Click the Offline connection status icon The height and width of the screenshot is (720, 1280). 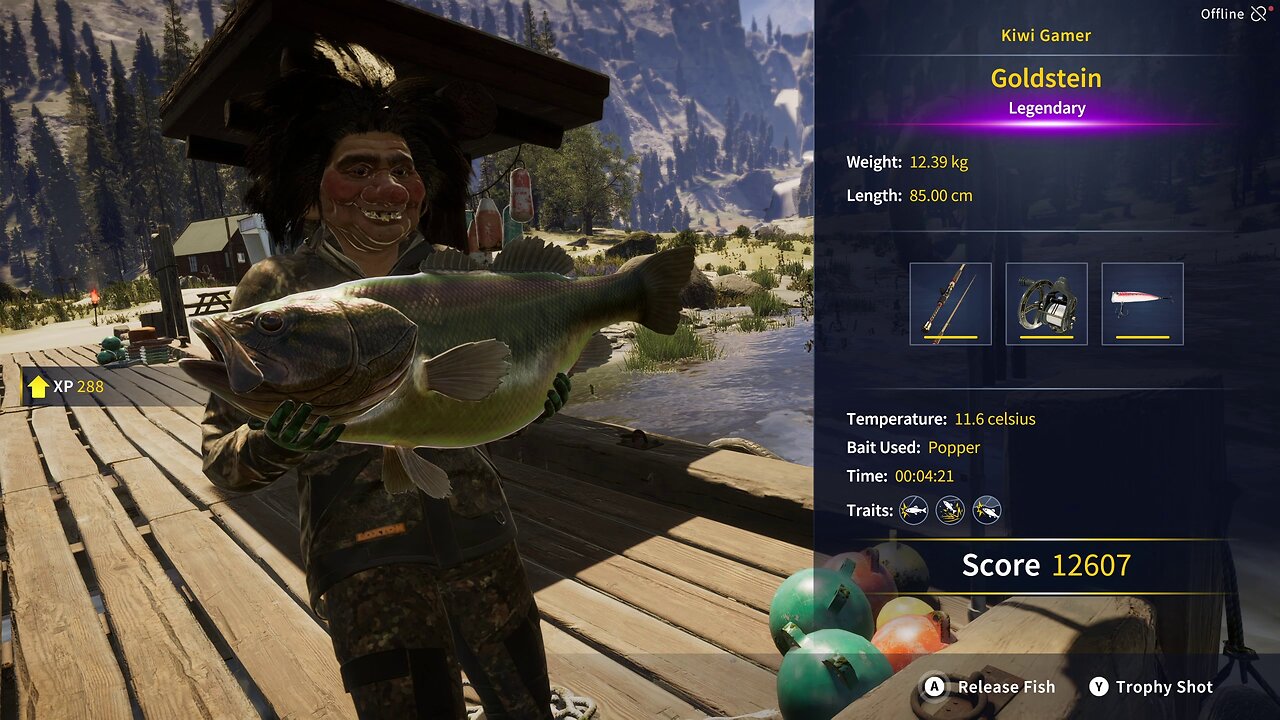click(1258, 14)
